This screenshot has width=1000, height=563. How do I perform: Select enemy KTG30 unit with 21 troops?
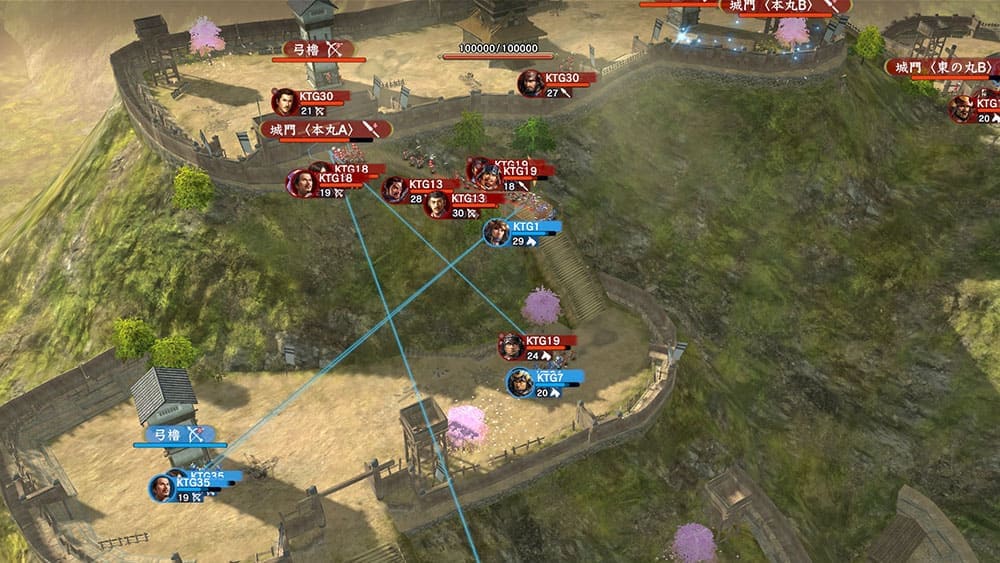285,101
